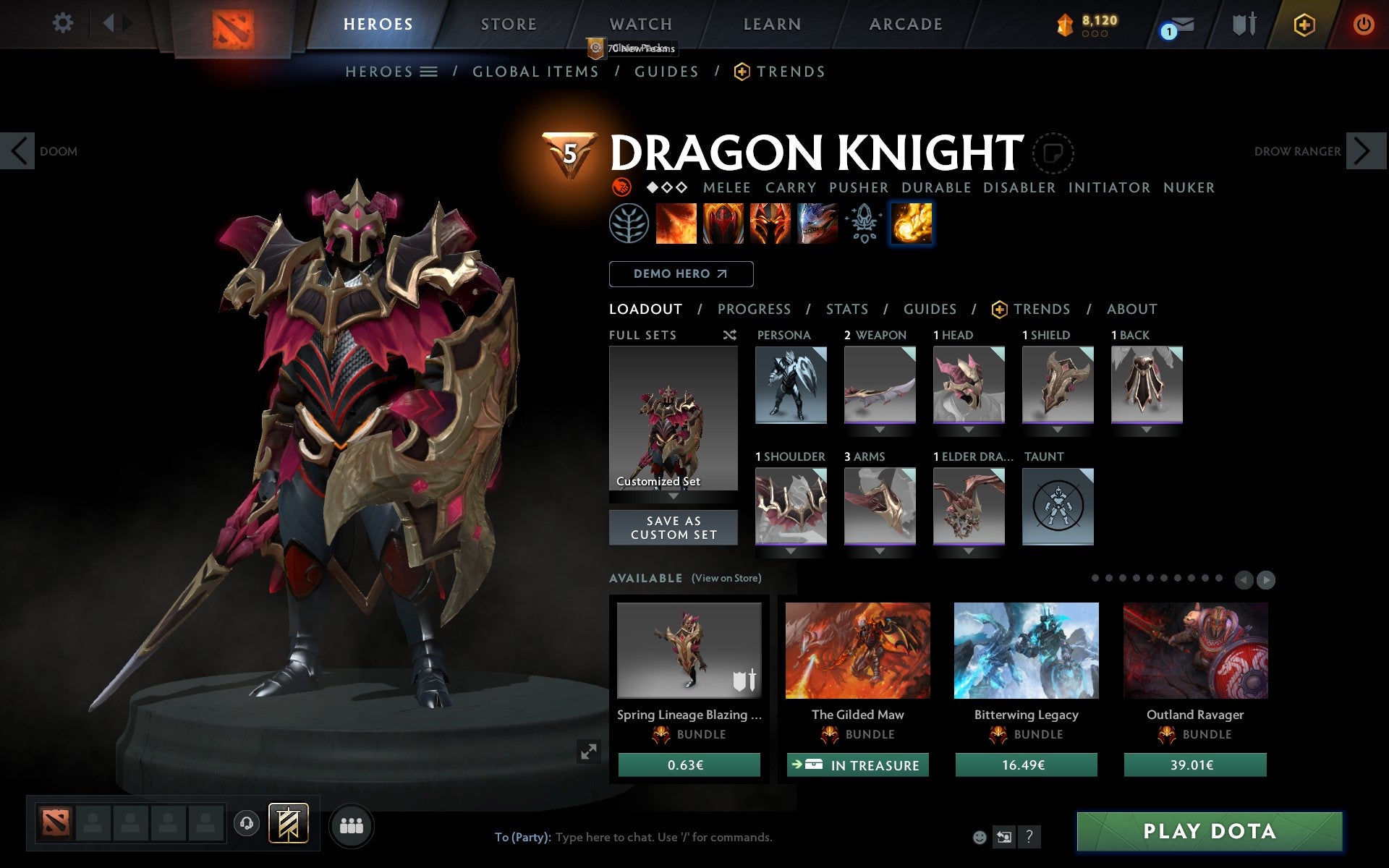Viewport: 1389px width, 868px height.
Task: Shuffle full sets using the shuffle icon
Action: [x=729, y=336]
